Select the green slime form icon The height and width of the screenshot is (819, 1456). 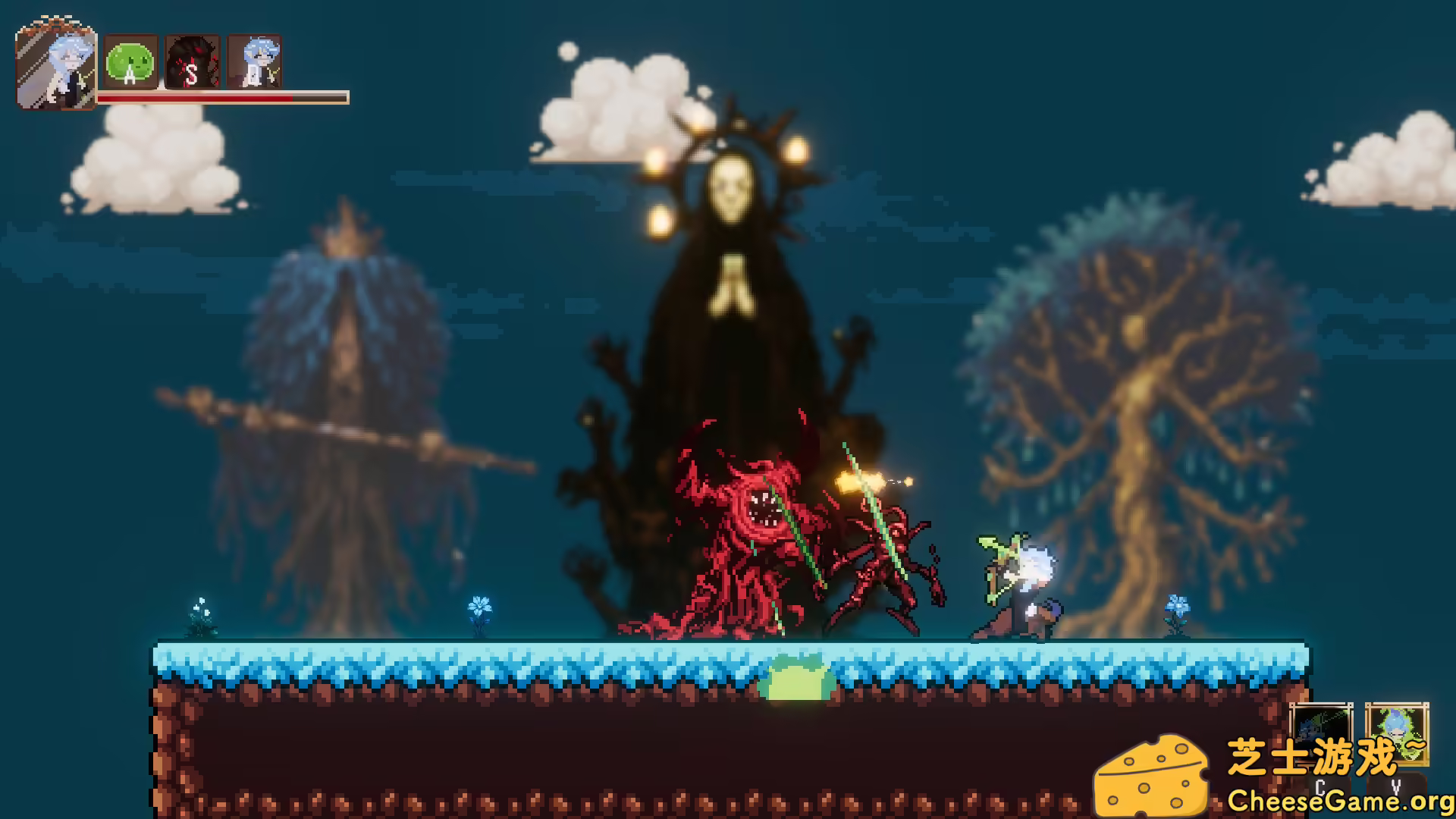130,62
